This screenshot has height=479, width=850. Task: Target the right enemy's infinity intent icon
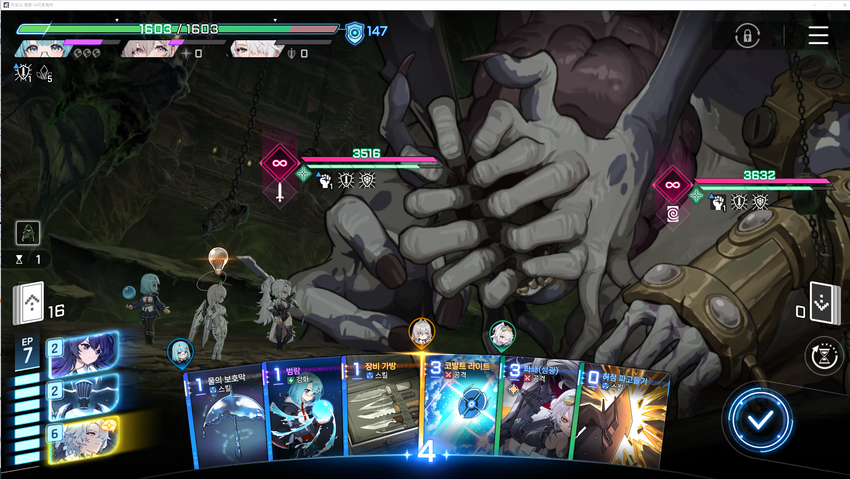(672, 184)
